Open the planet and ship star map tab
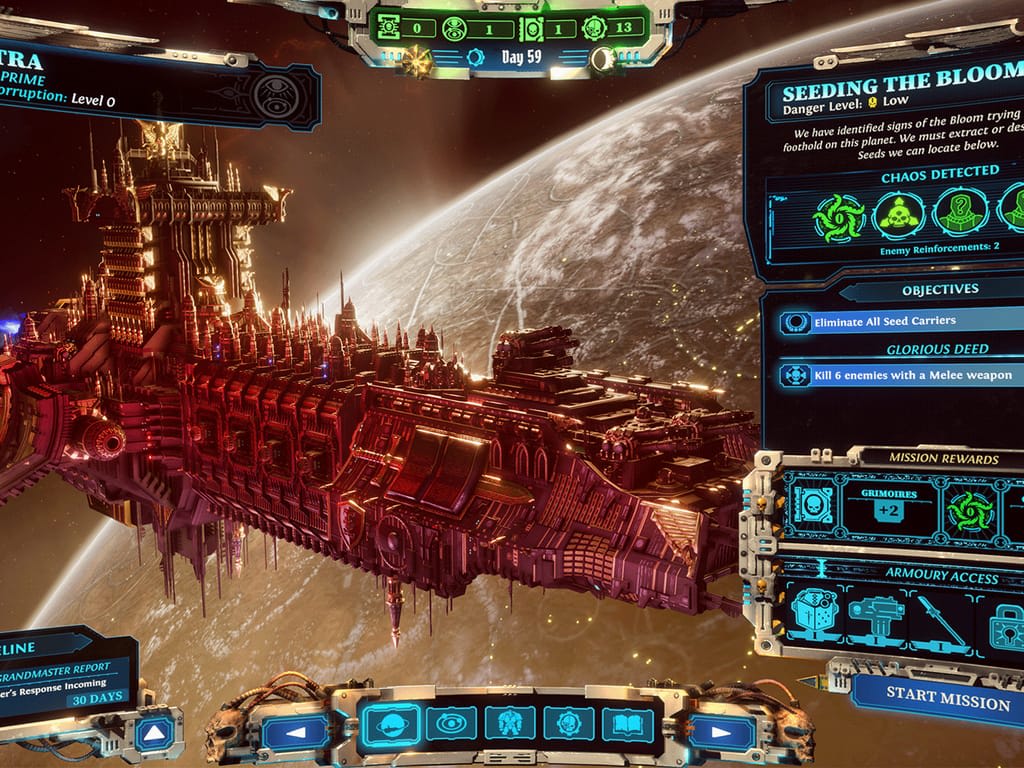Viewport: 1024px width, 768px height. click(x=389, y=723)
